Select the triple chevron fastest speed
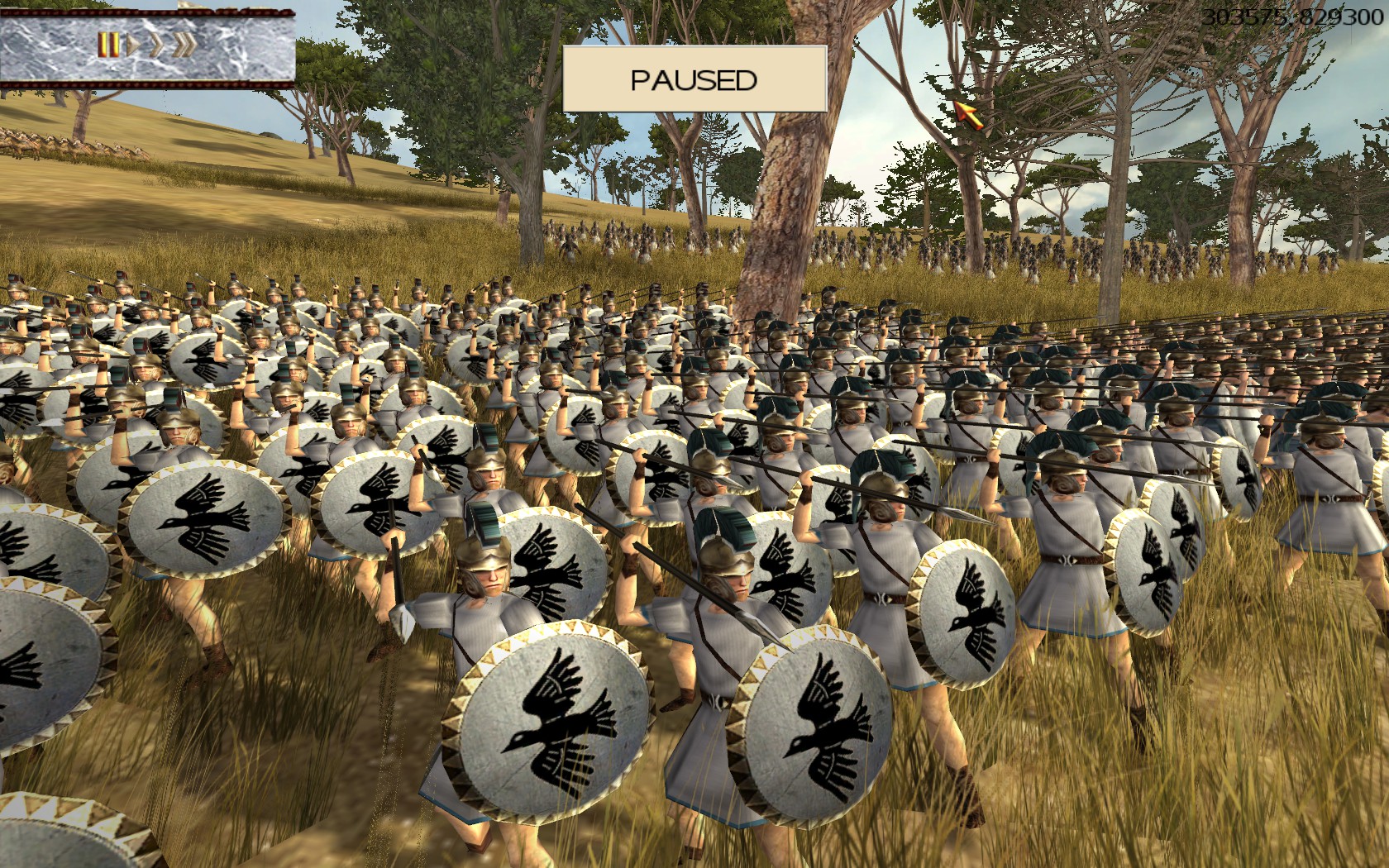This screenshot has width=1389, height=868. (185, 44)
